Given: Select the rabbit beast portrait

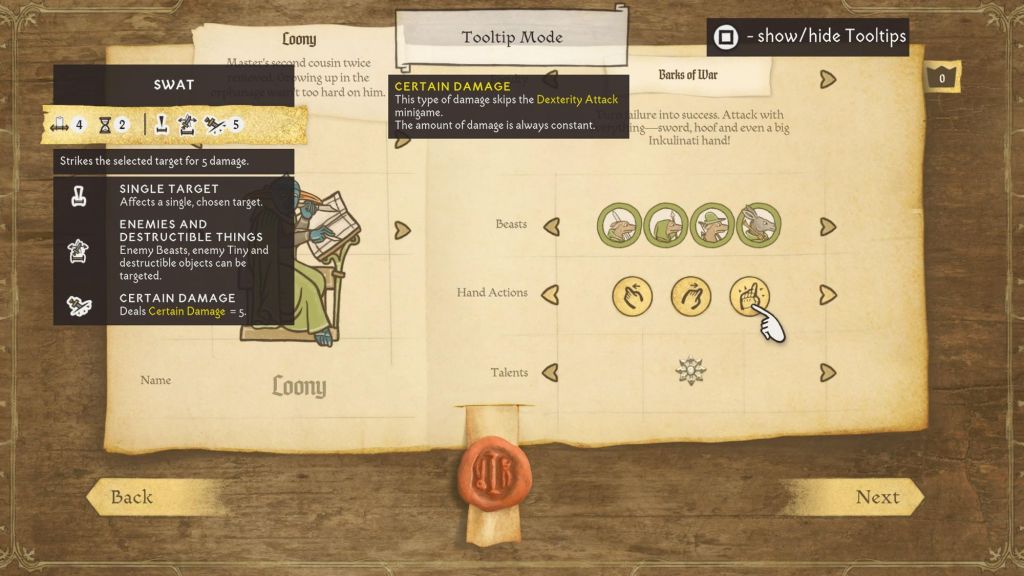Looking at the screenshot, I should [758, 226].
